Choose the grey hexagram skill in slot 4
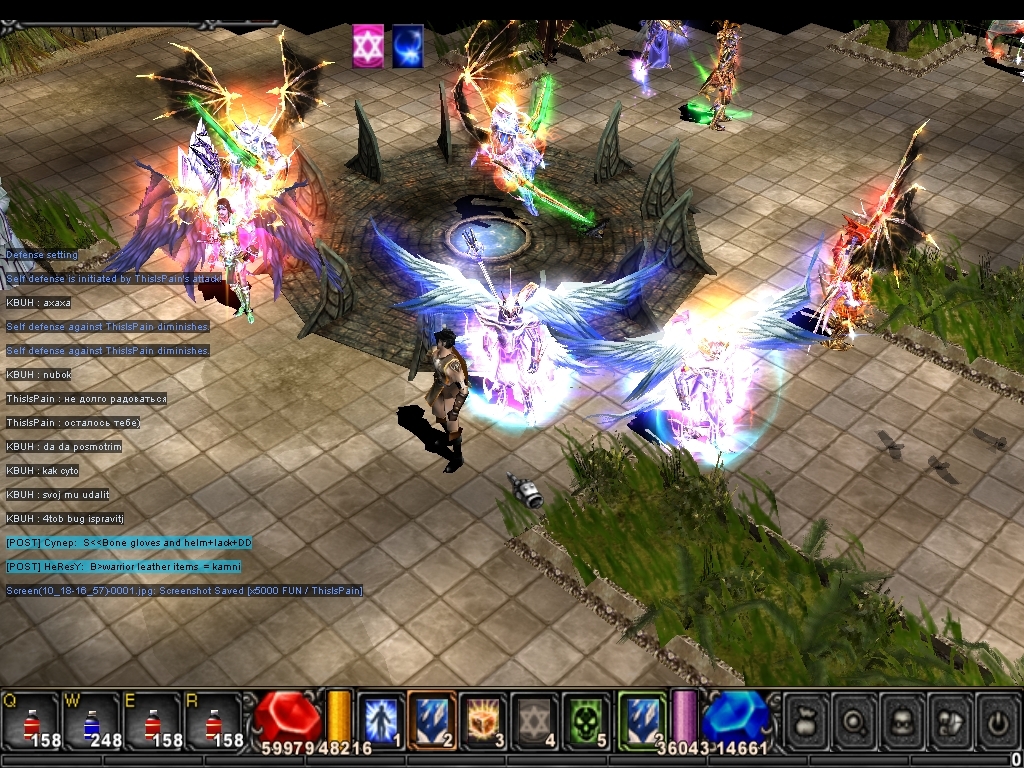Screen dimensions: 1024x768 tap(534, 720)
